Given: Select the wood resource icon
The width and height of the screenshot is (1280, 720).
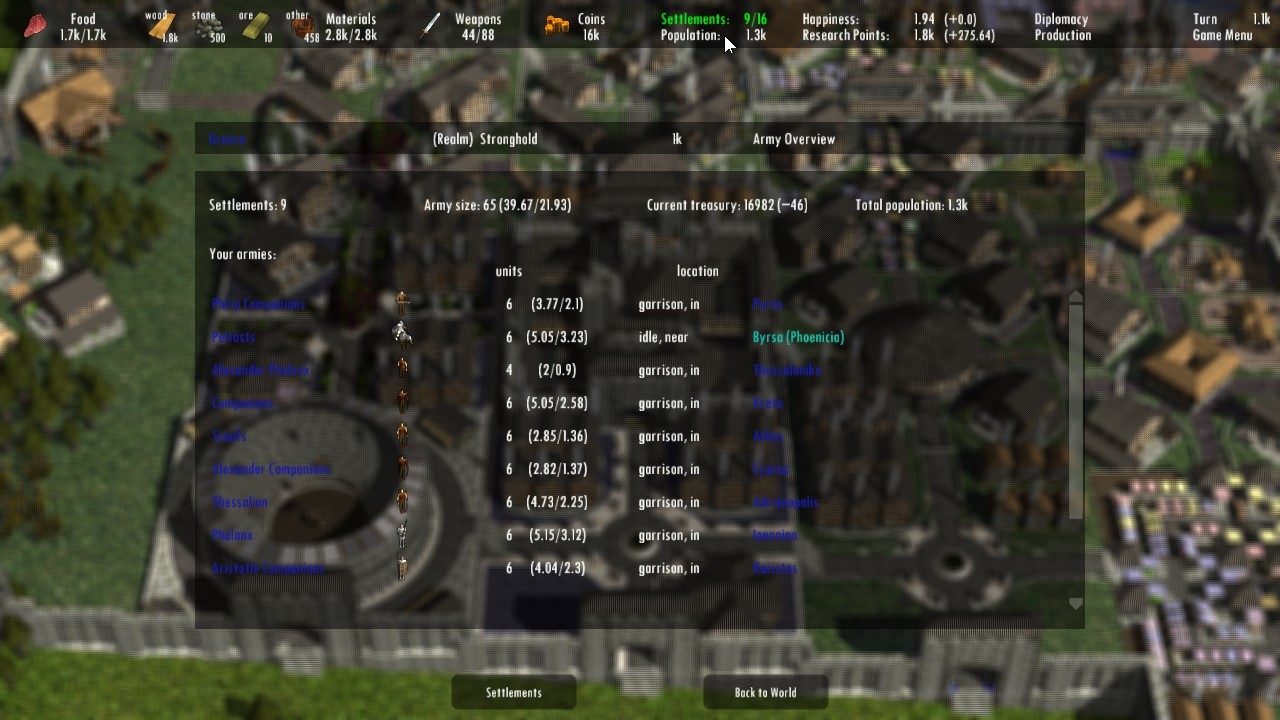Looking at the screenshot, I should coord(162,25).
